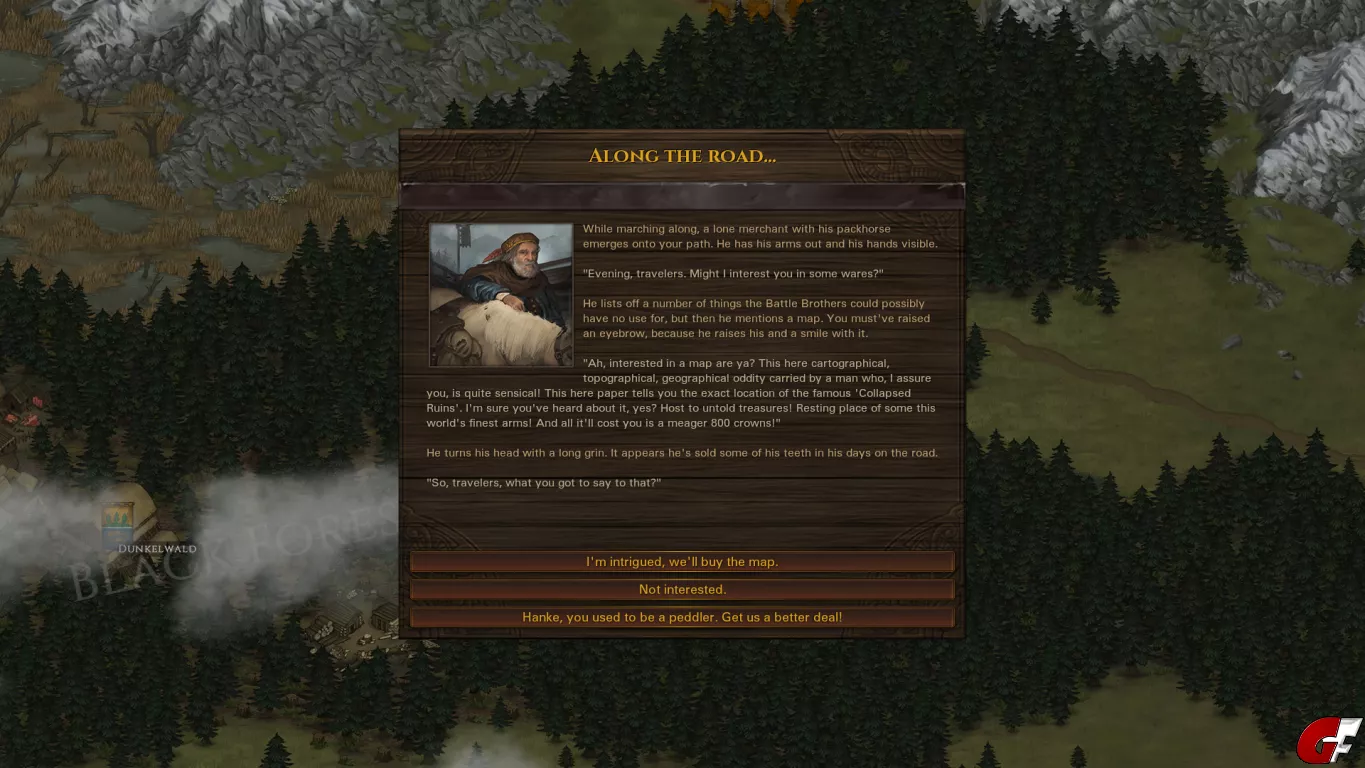The height and width of the screenshot is (768, 1365).
Task: Decline with "Not interested."
Action: (682, 590)
